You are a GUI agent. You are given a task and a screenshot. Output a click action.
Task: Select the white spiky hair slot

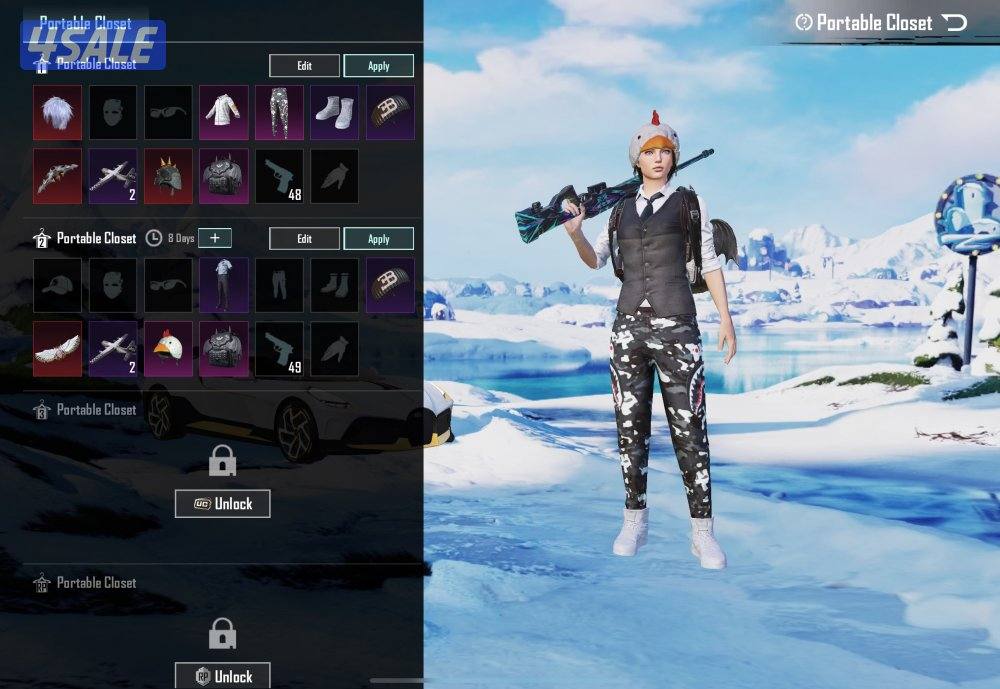(58, 110)
